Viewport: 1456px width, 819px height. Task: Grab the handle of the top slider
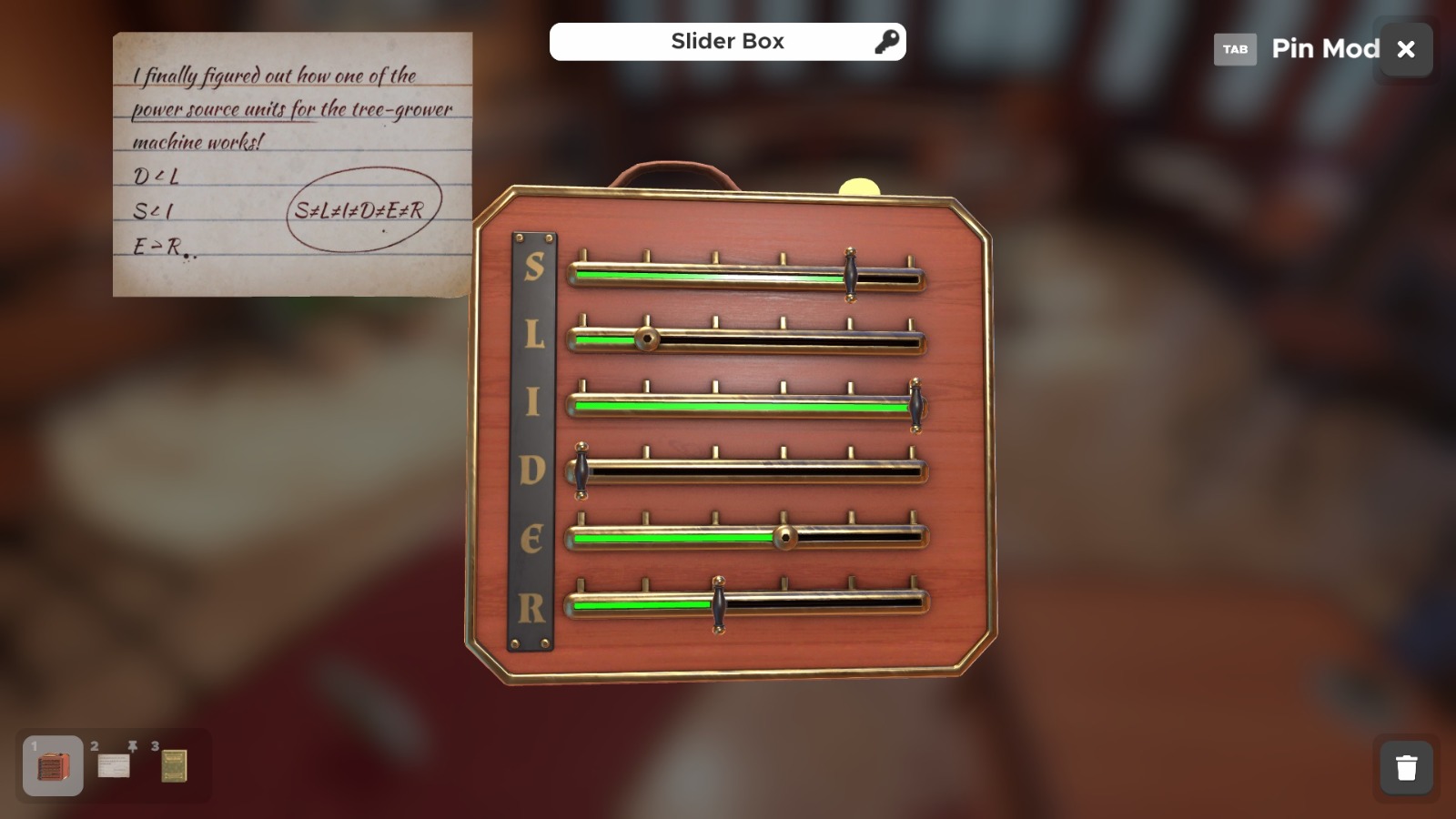[x=852, y=273]
